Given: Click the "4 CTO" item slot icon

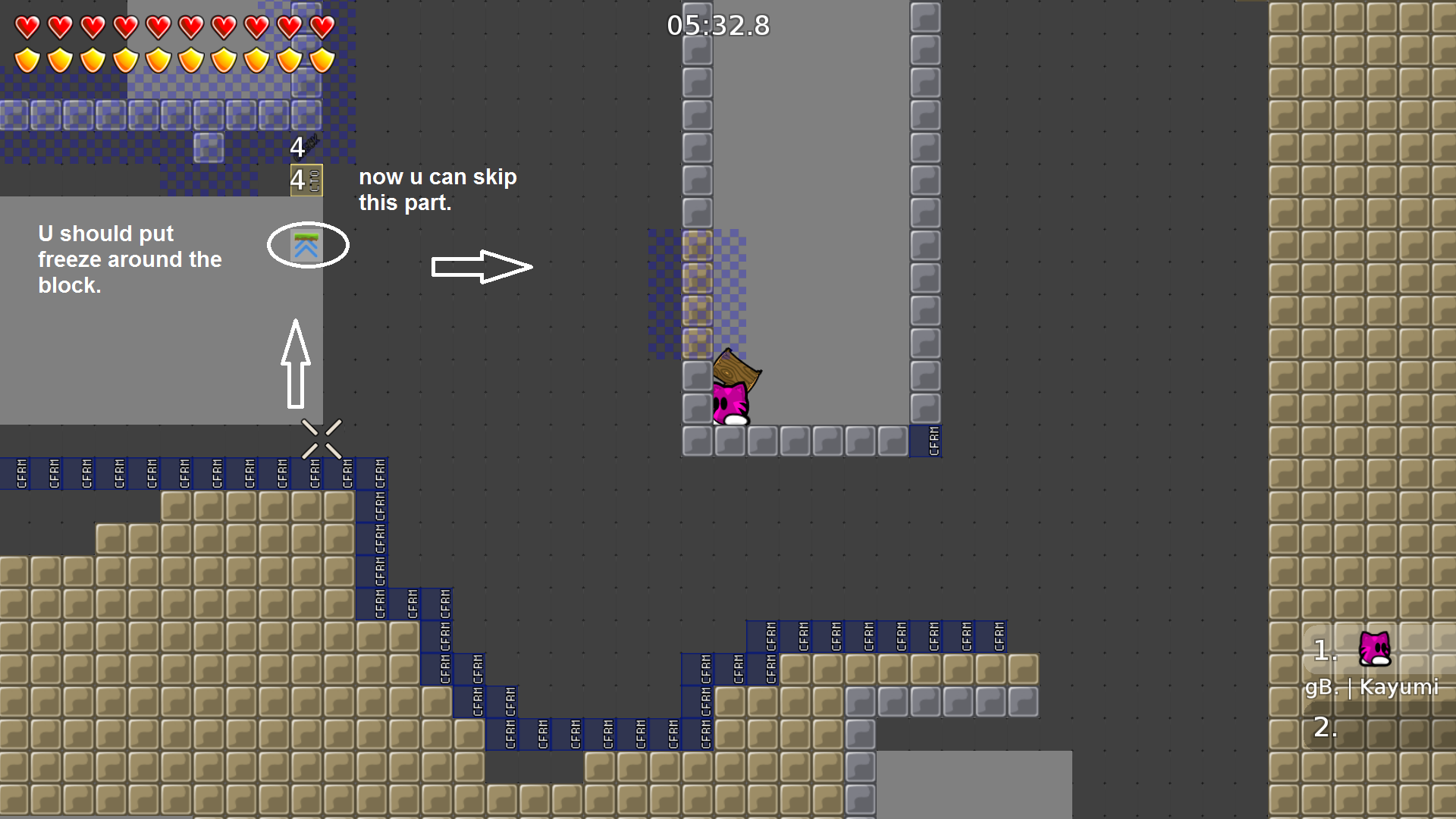Looking at the screenshot, I should click(x=305, y=180).
